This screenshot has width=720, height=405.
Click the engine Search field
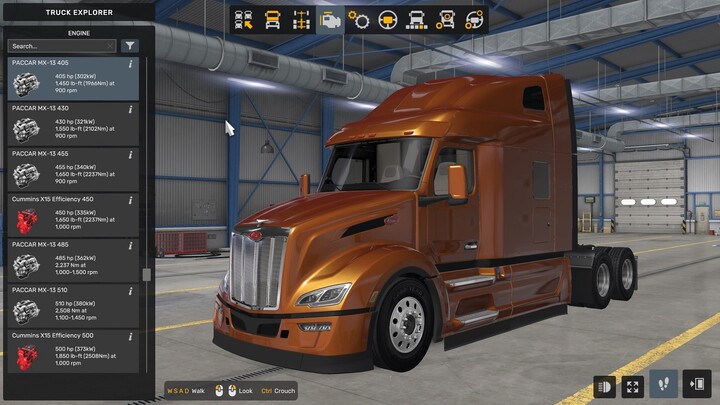click(62, 46)
